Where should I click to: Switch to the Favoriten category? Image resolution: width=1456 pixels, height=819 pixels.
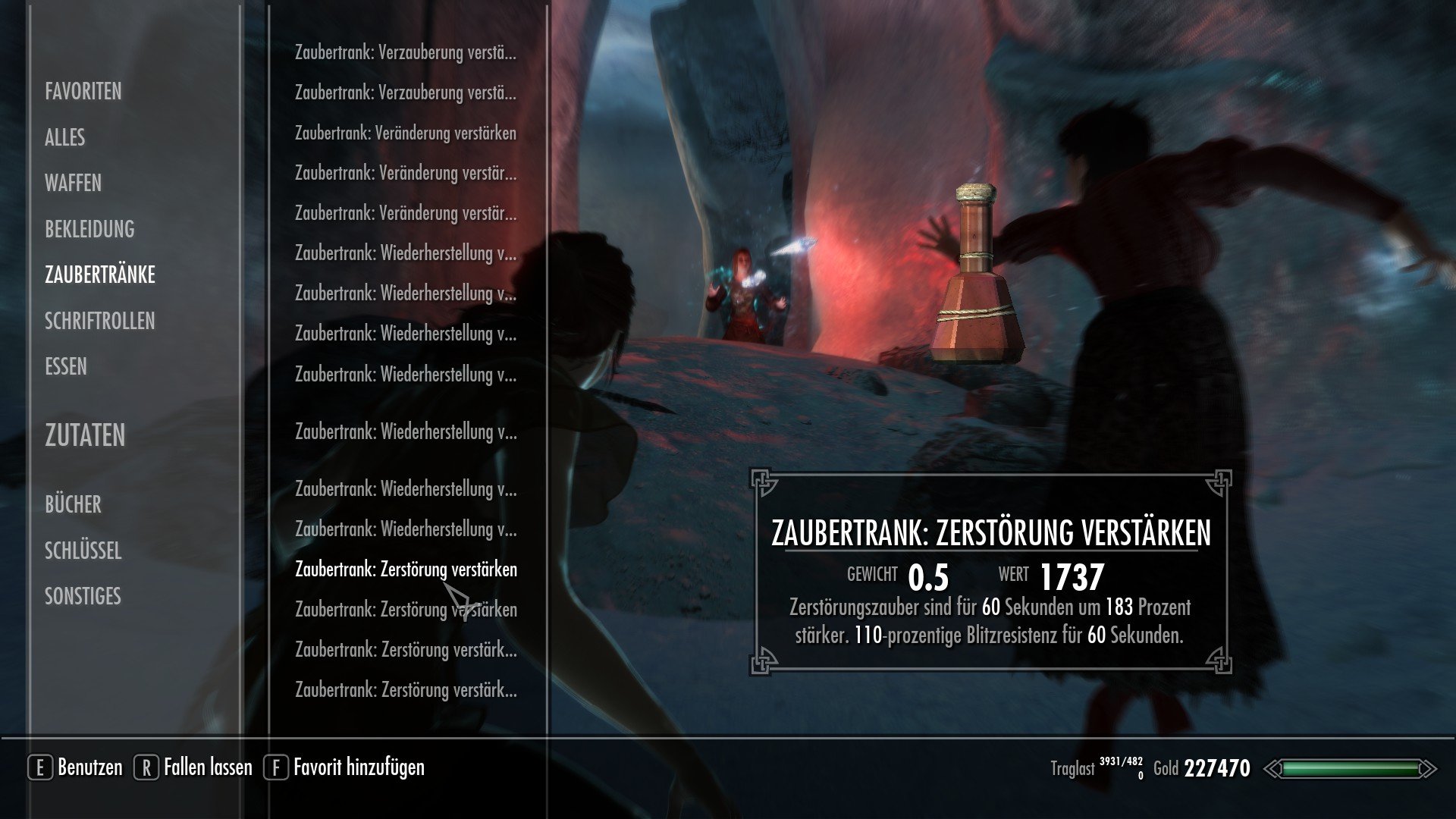tap(83, 93)
